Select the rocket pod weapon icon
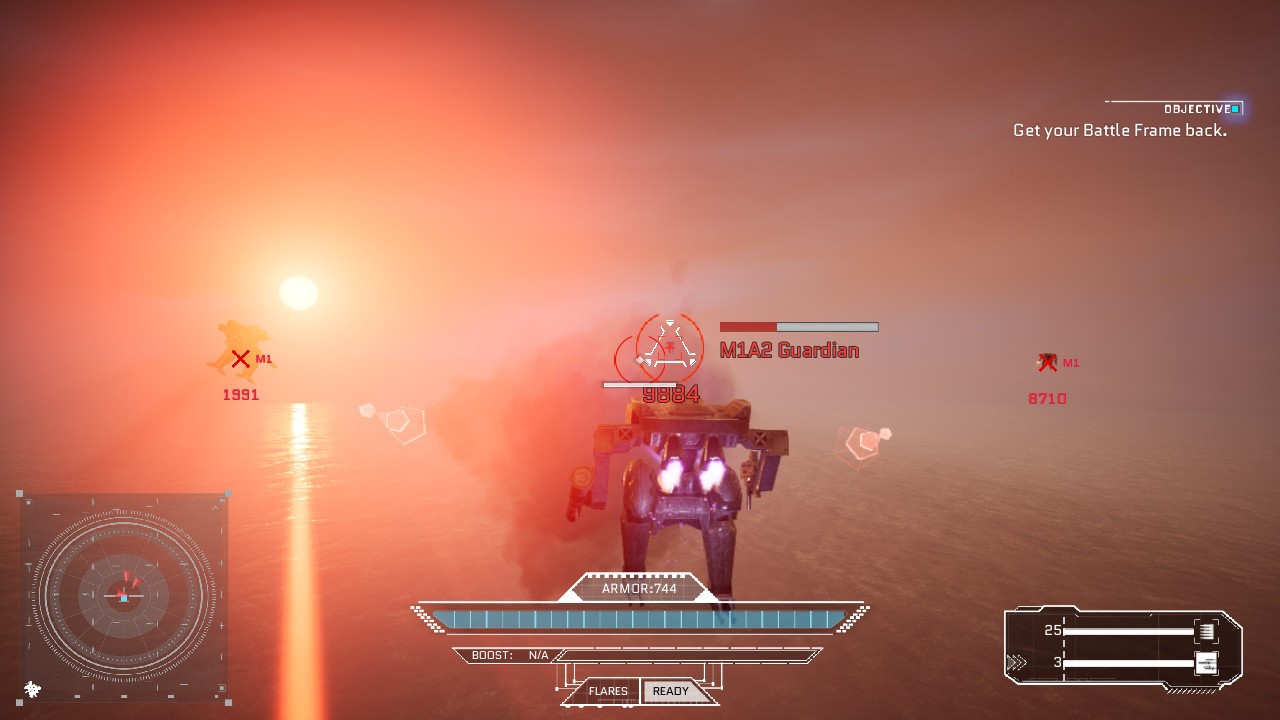The width and height of the screenshot is (1280, 720). (1207, 631)
